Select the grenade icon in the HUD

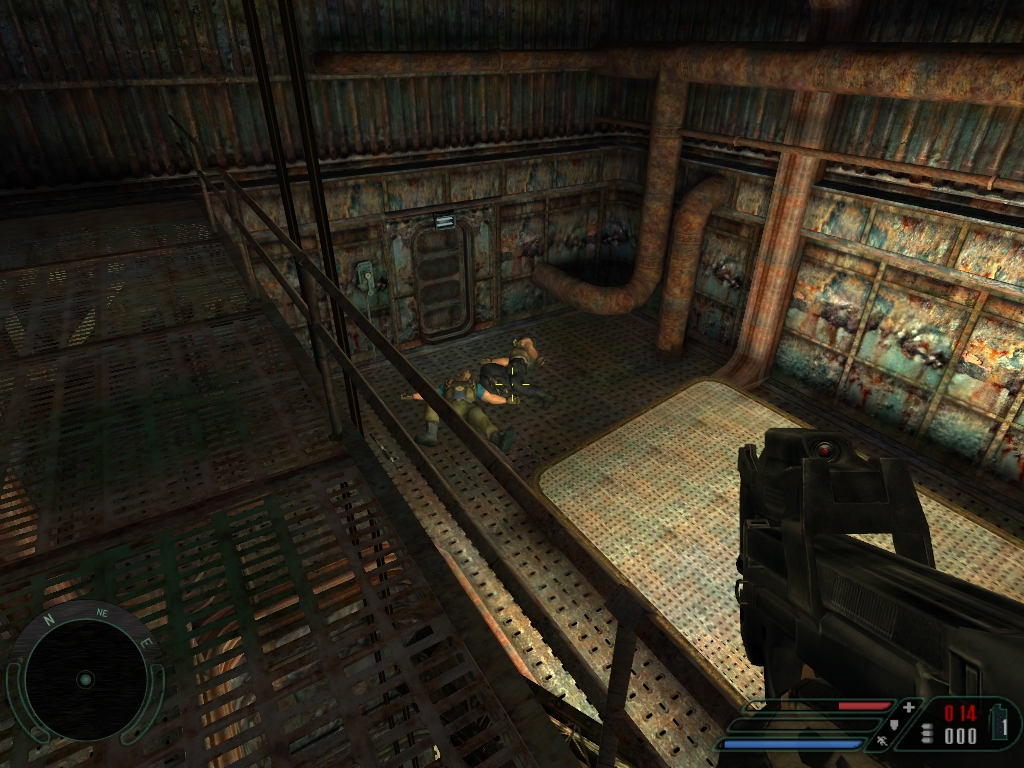[999, 723]
